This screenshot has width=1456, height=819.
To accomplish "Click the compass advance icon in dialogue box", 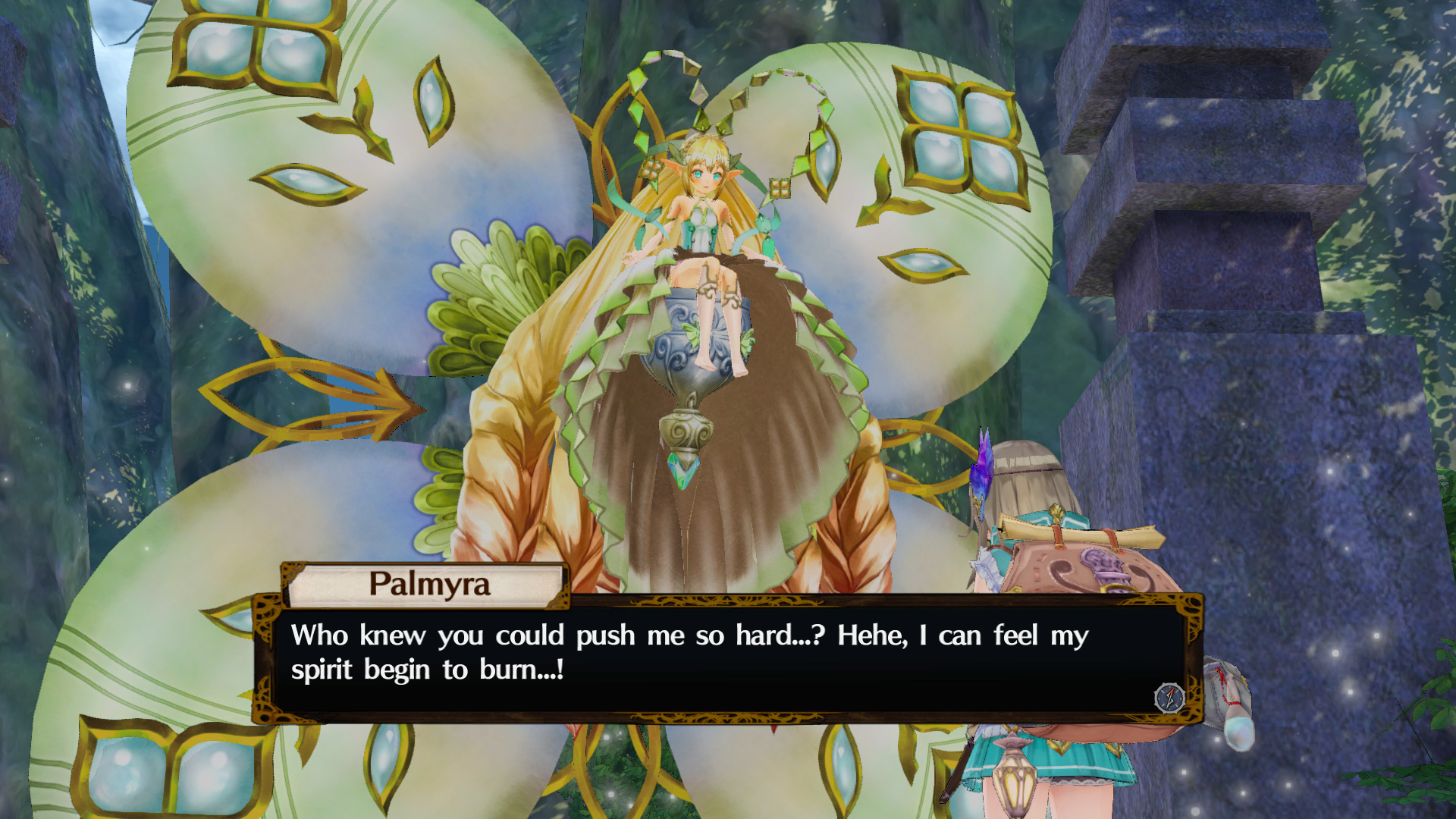I will coord(1169,697).
